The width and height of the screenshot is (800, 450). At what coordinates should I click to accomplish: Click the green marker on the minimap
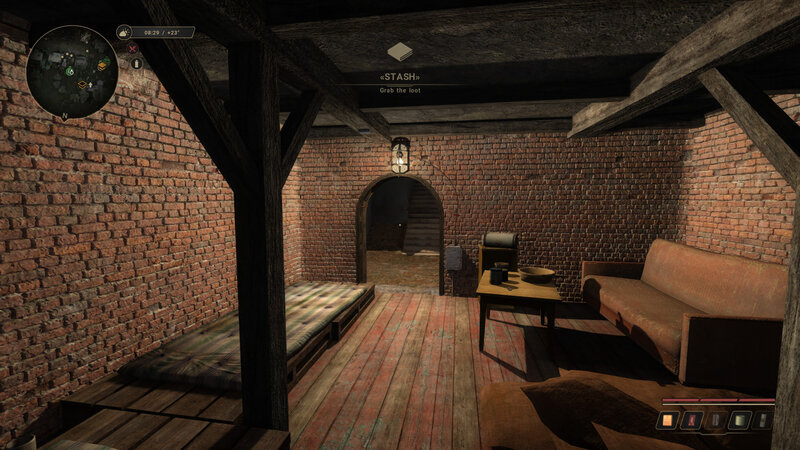(x=70, y=71)
